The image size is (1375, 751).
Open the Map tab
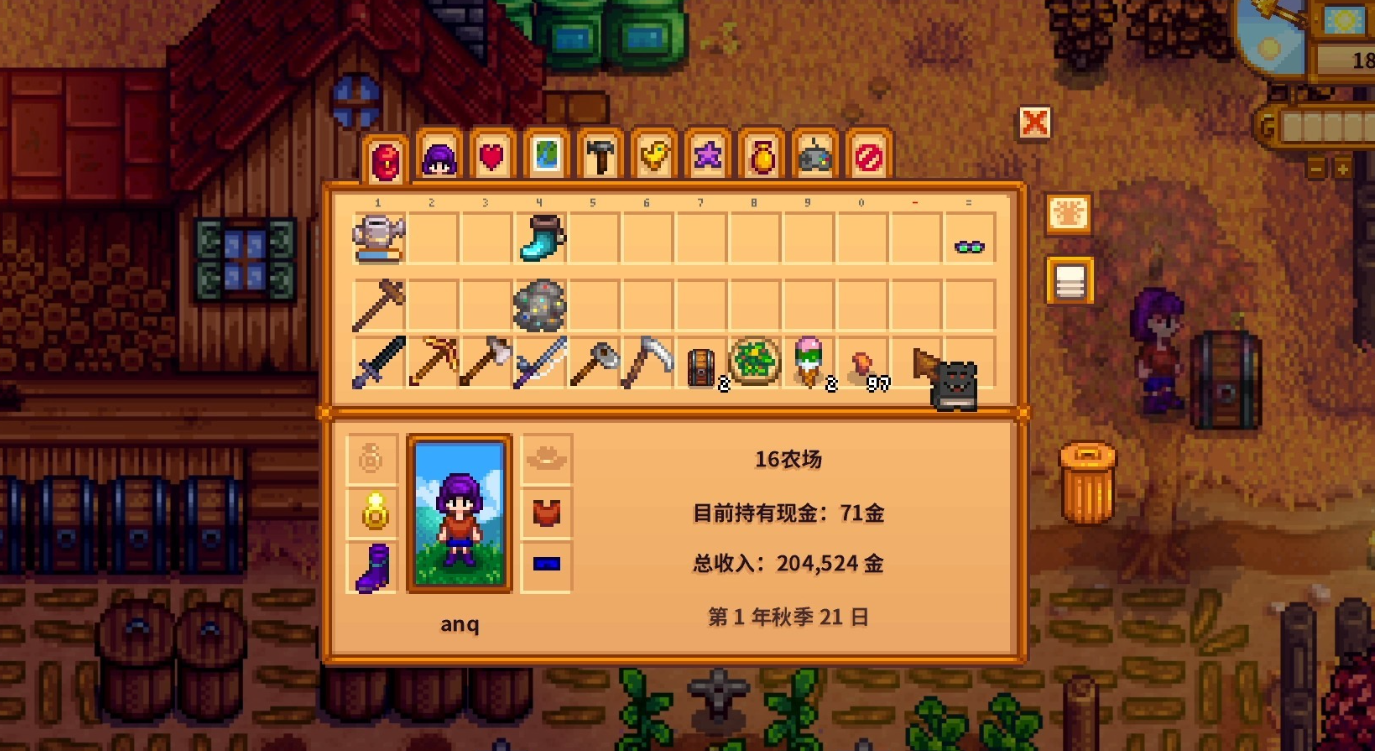click(x=547, y=158)
